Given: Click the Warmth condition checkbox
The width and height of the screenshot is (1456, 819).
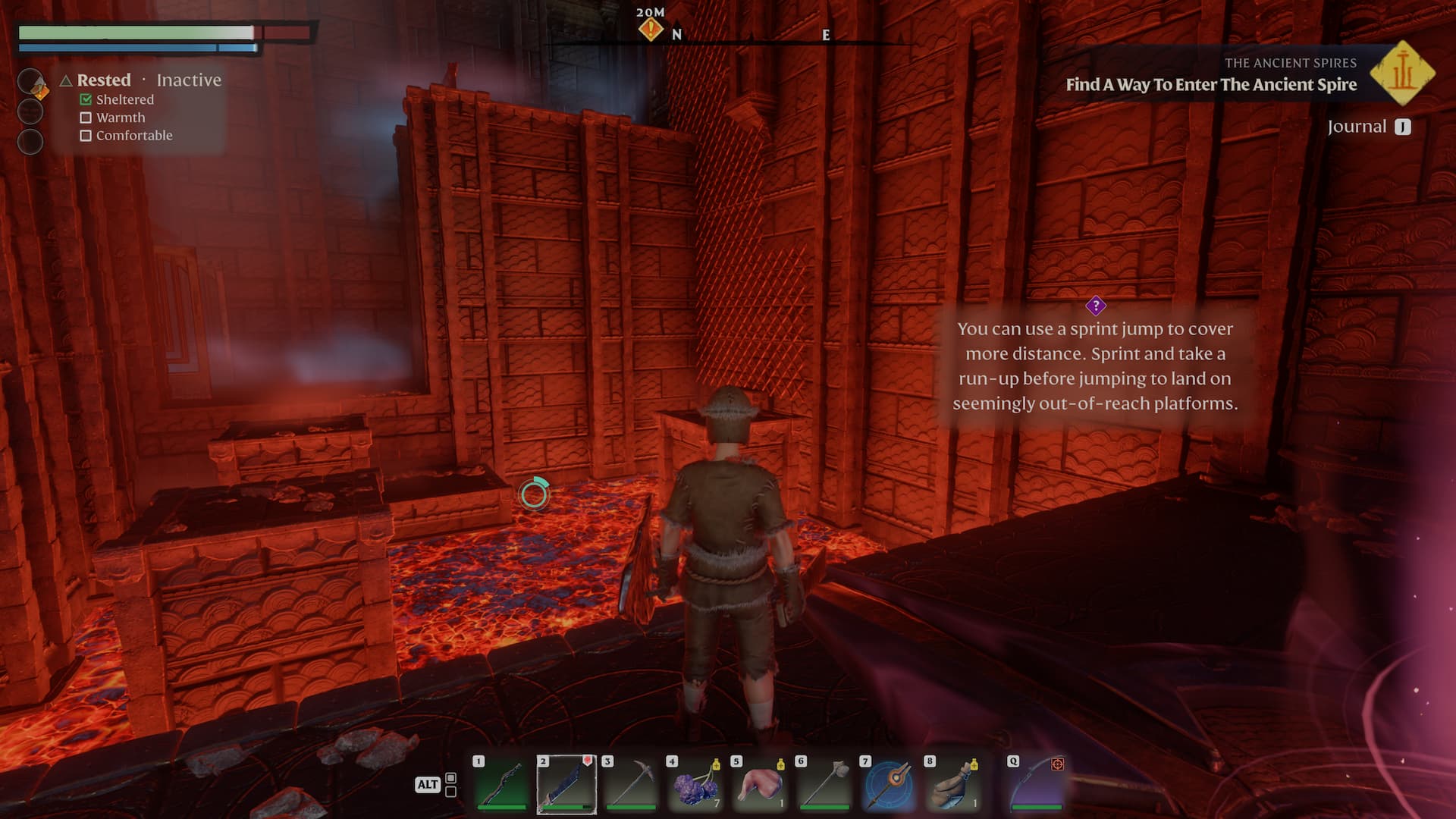Looking at the screenshot, I should 86,118.
